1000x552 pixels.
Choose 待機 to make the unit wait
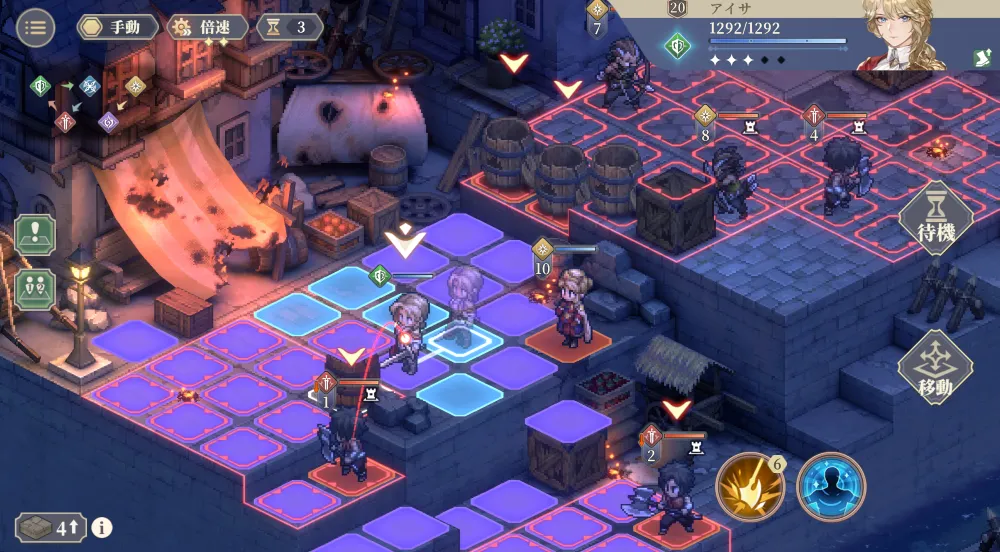[936, 219]
